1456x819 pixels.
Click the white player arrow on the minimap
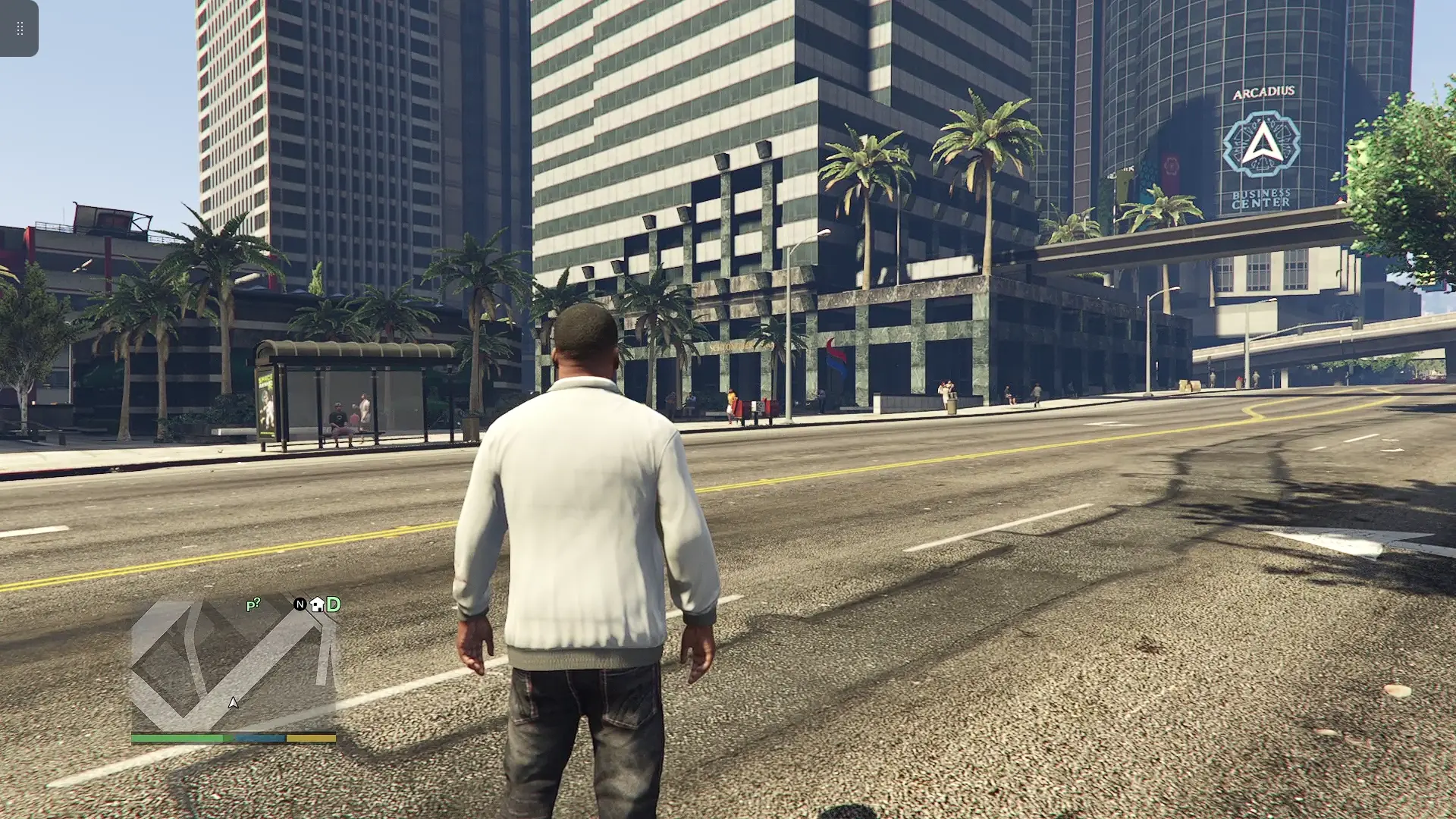234,703
